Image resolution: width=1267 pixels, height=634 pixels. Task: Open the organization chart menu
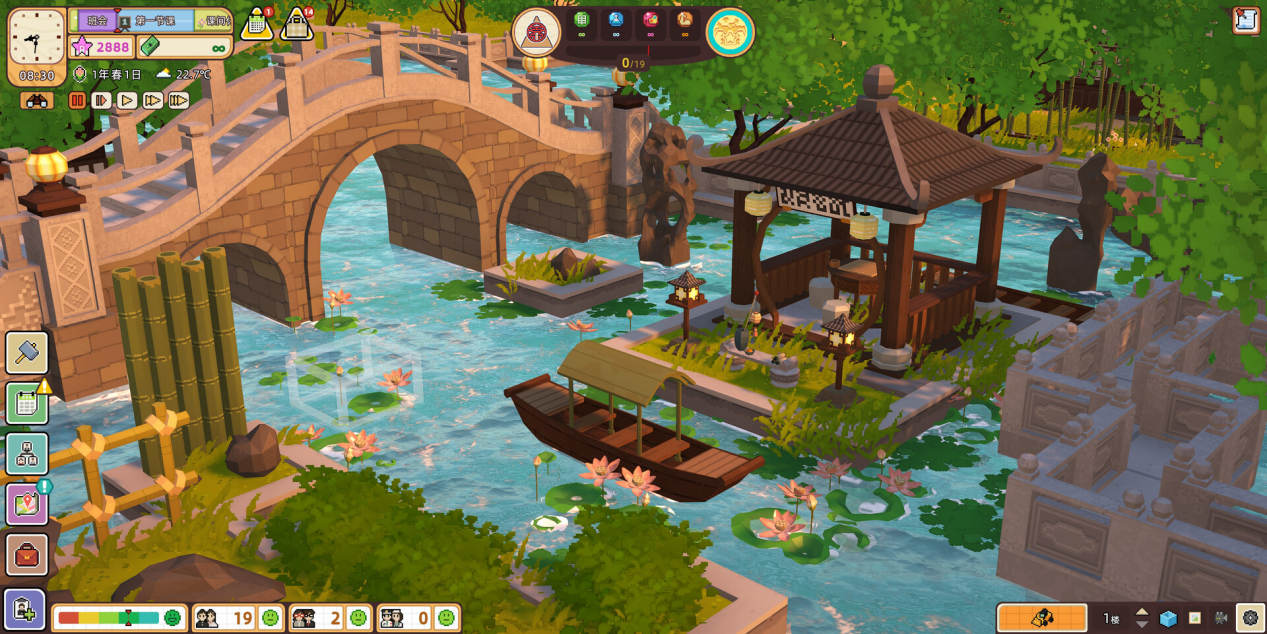[x=27, y=454]
